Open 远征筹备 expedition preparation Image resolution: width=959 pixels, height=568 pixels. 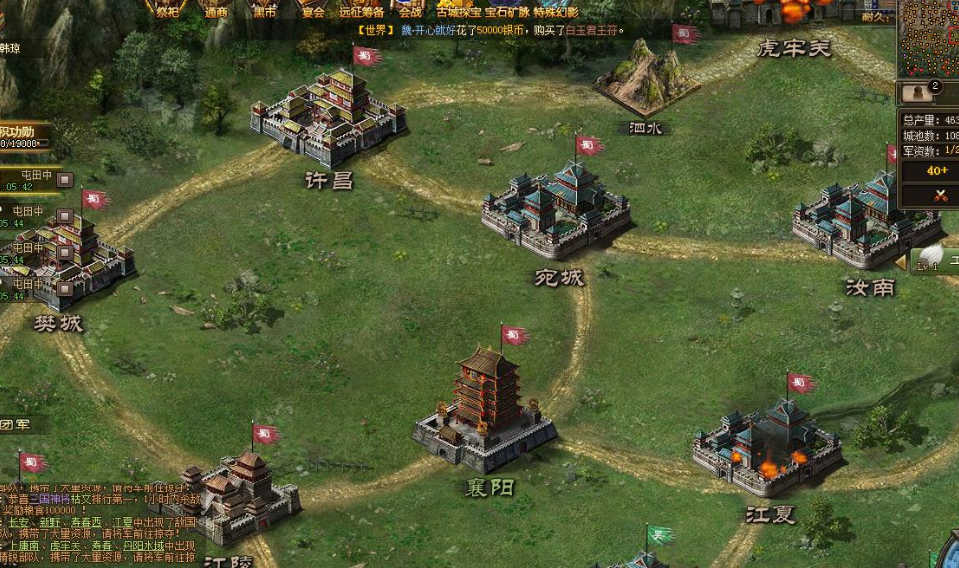[x=361, y=10]
